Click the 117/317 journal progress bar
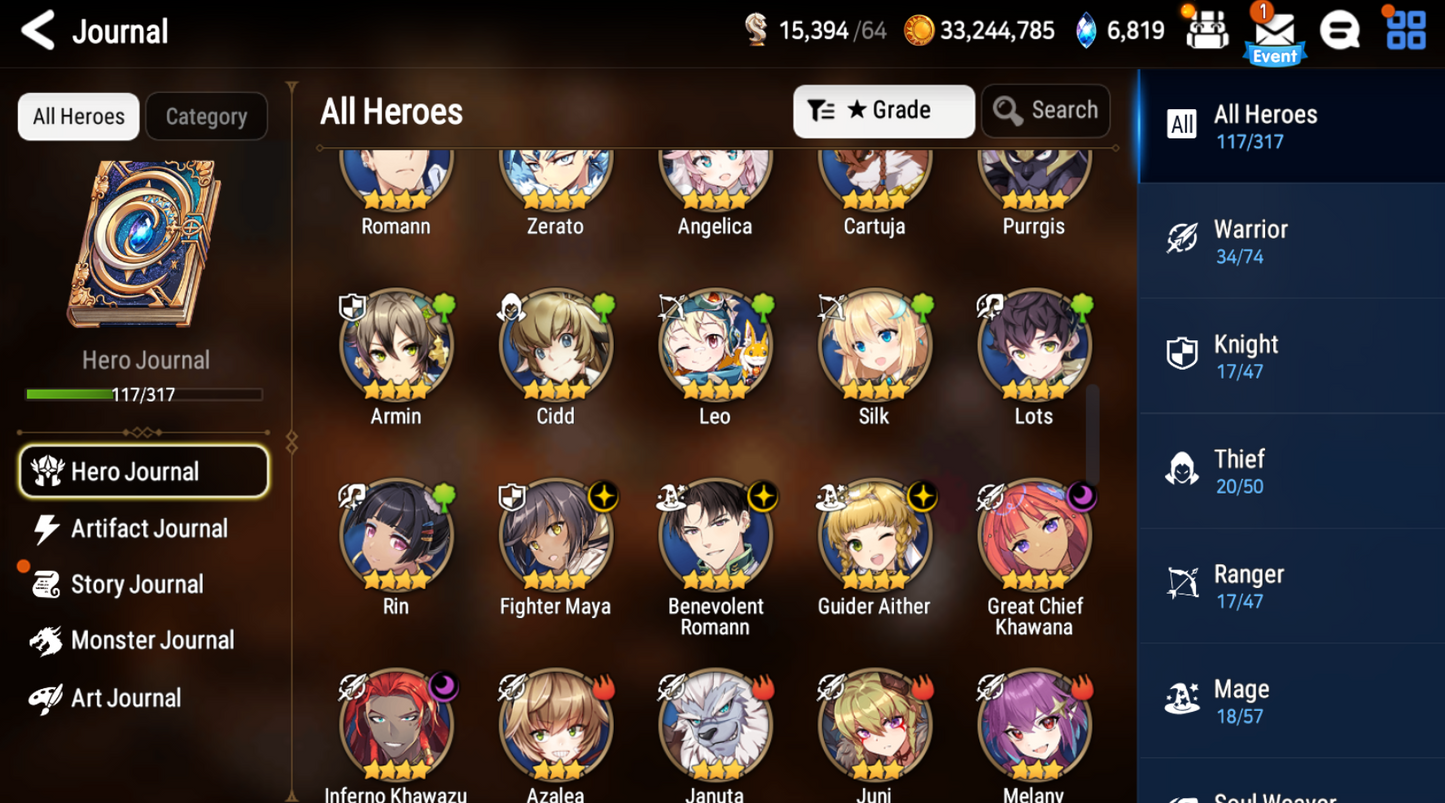1445x803 pixels. pos(145,394)
